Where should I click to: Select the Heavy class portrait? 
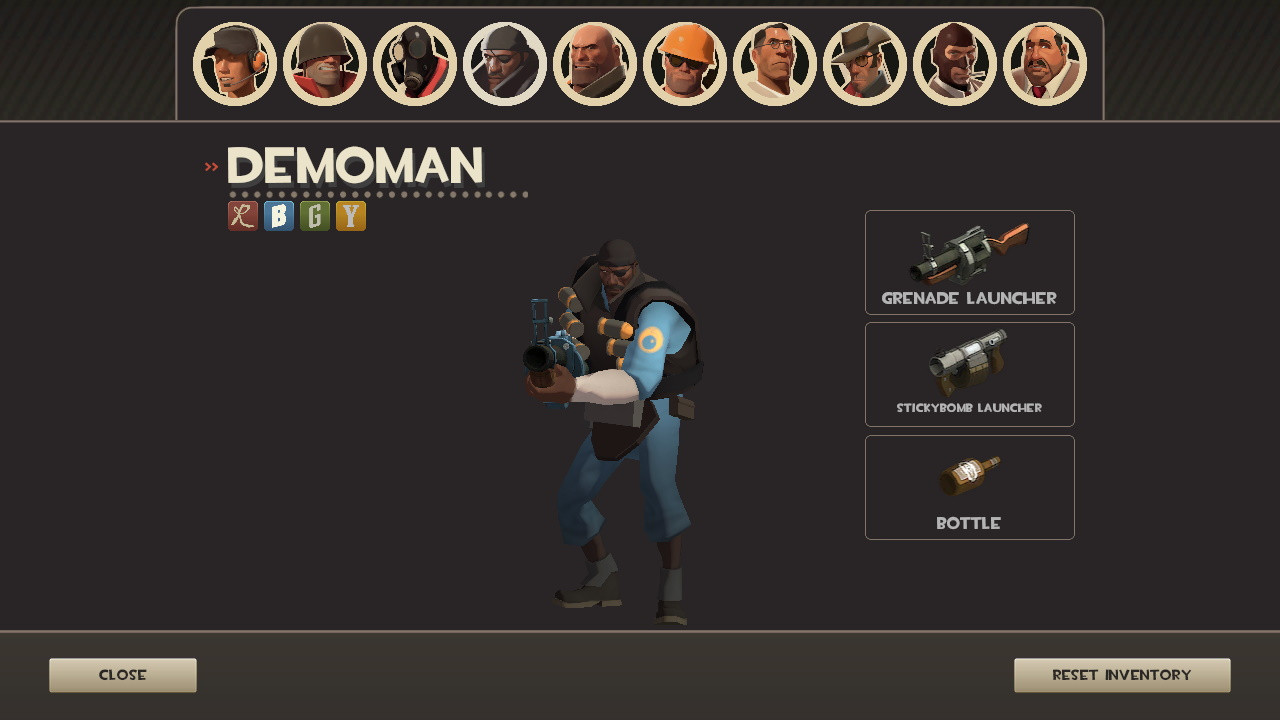point(595,64)
